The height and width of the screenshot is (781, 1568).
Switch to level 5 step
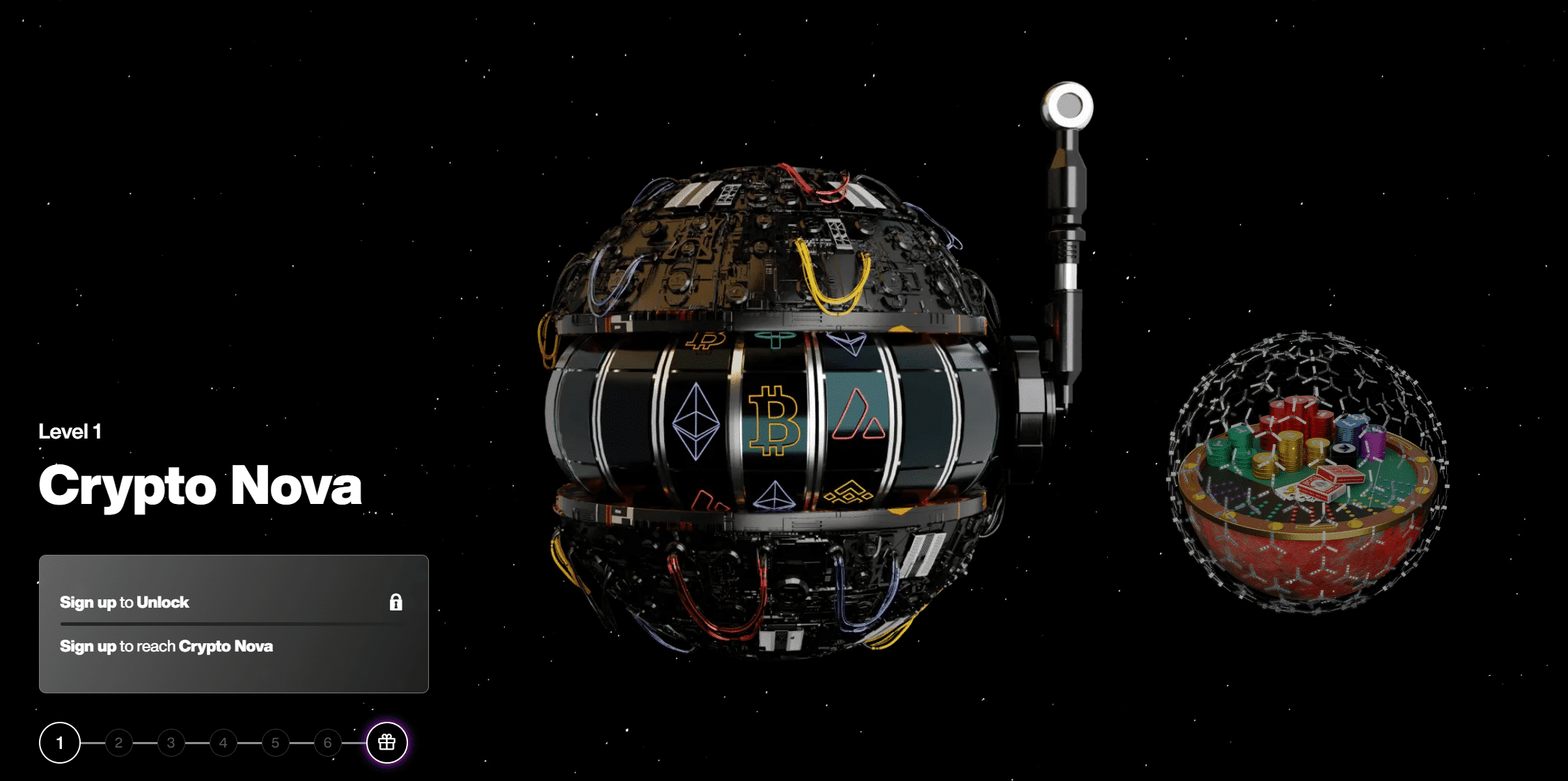(276, 743)
